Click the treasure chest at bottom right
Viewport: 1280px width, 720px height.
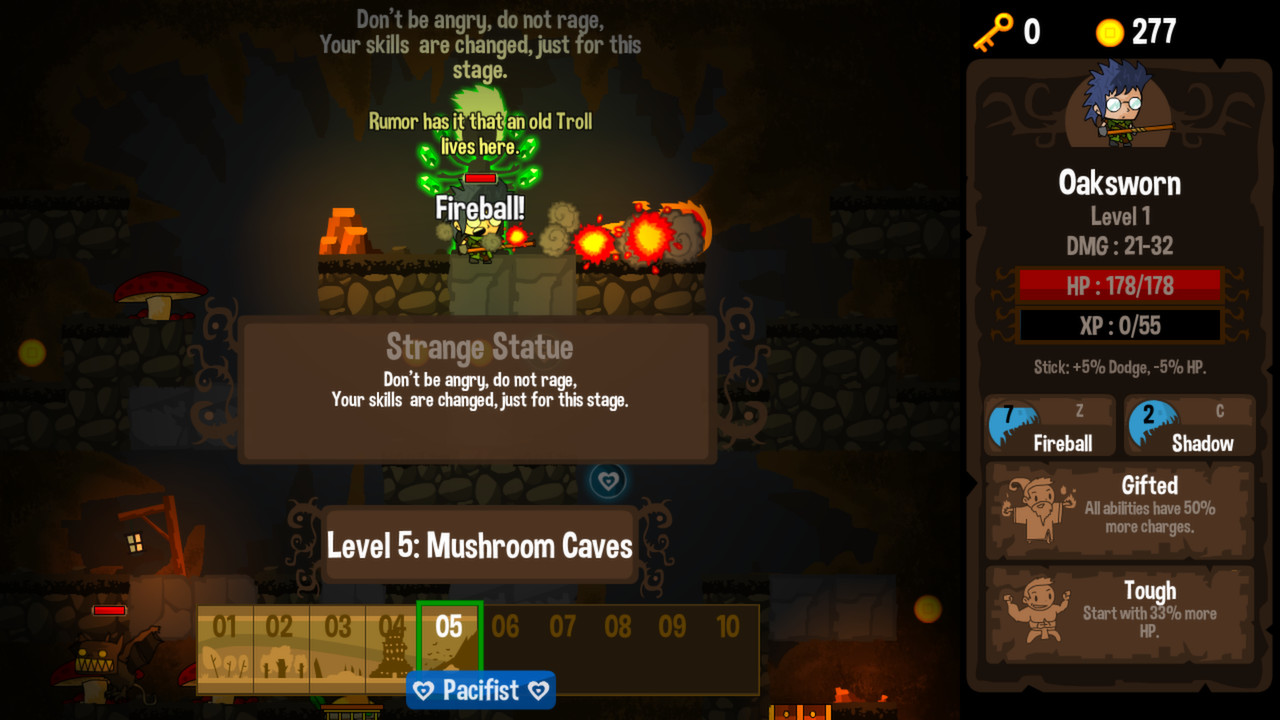point(800,712)
